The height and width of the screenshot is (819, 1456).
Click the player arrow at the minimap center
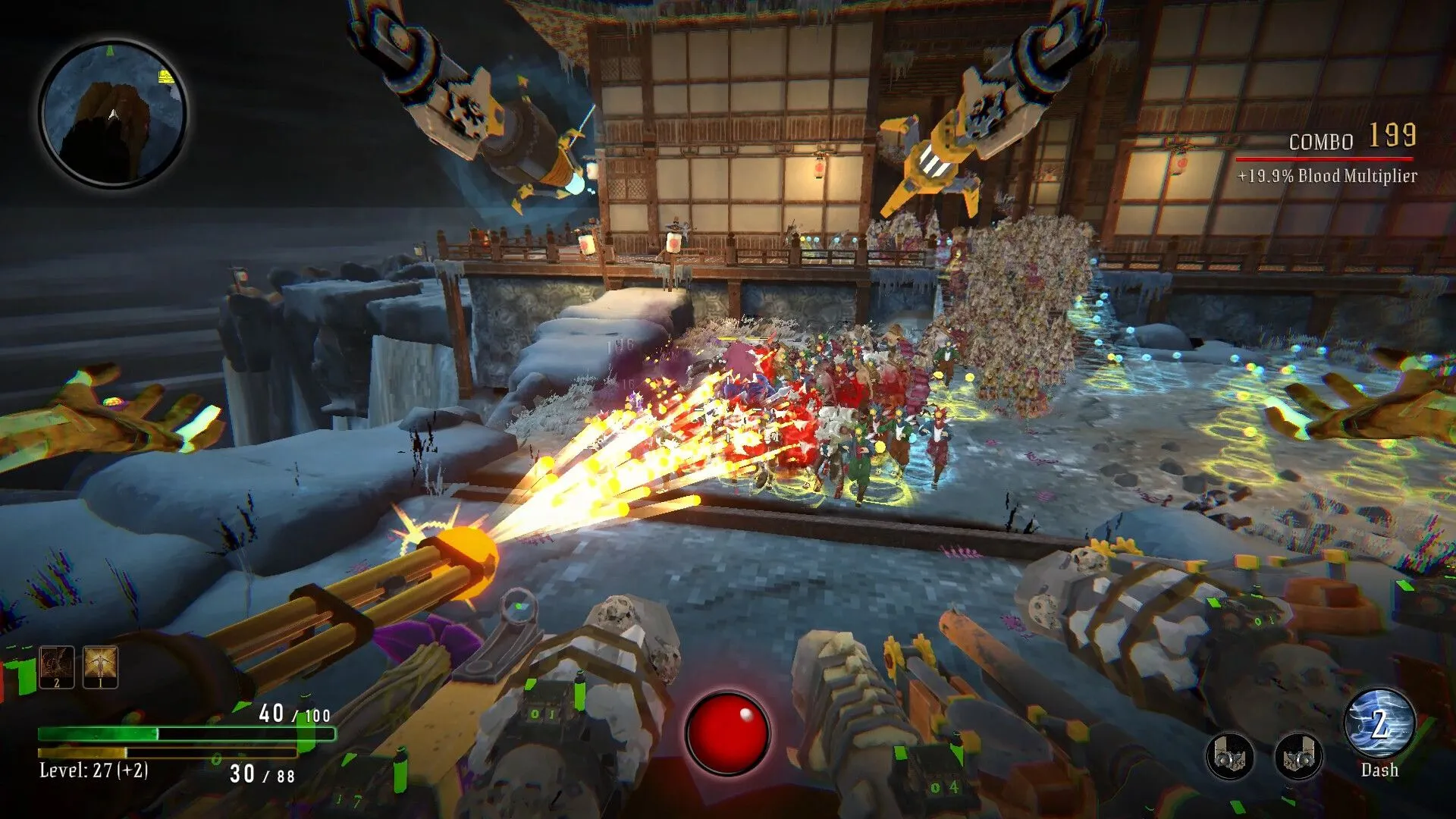(x=114, y=114)
